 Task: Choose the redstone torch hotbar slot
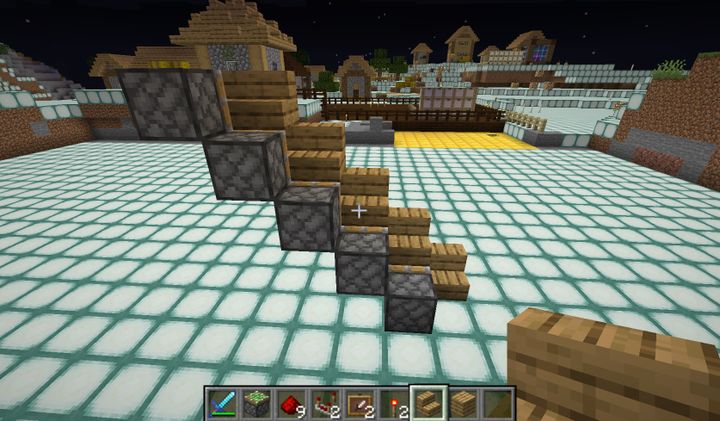point(395,403)
